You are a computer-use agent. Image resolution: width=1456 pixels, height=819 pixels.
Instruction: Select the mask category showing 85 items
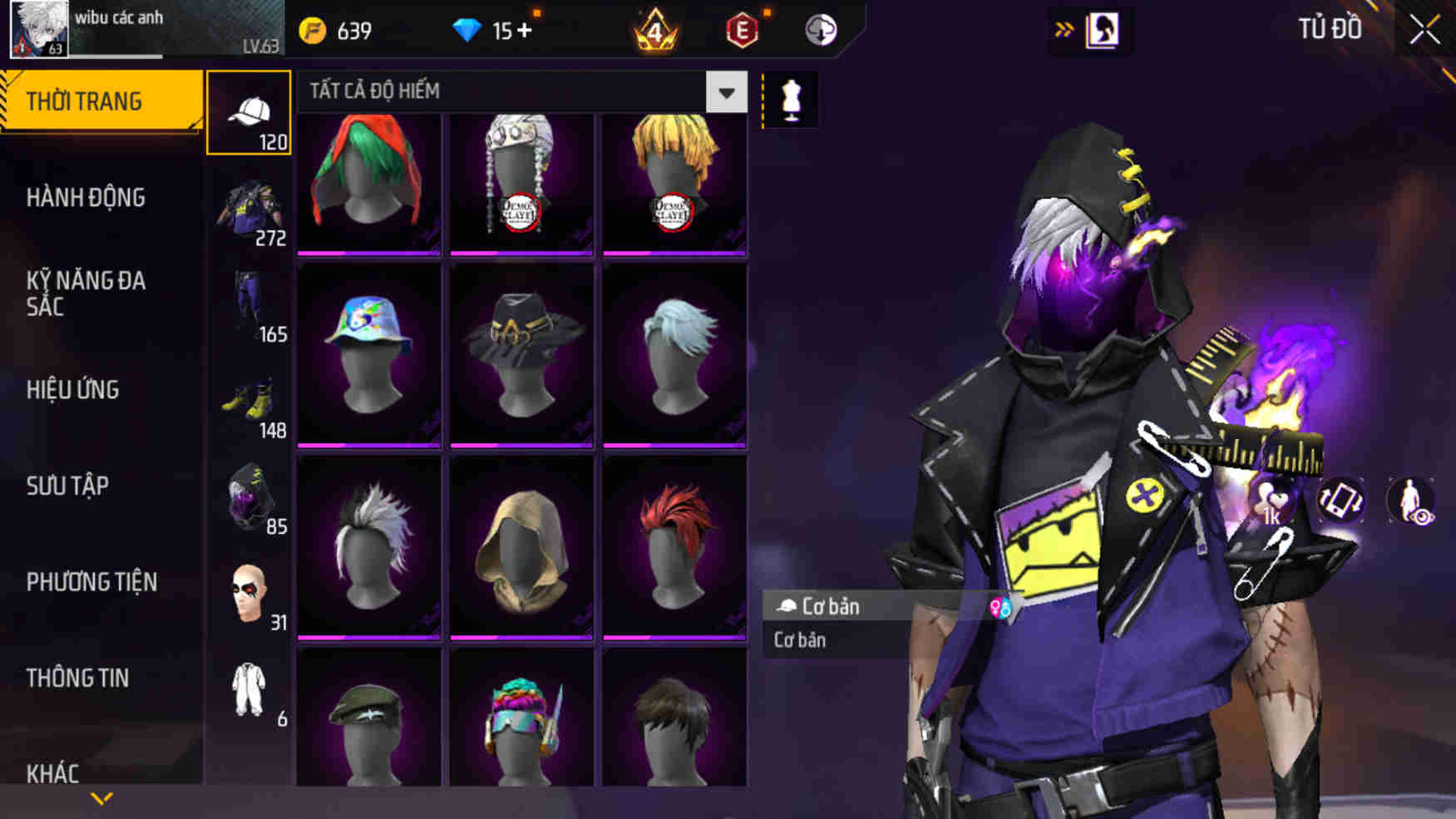tap(249, 497)
